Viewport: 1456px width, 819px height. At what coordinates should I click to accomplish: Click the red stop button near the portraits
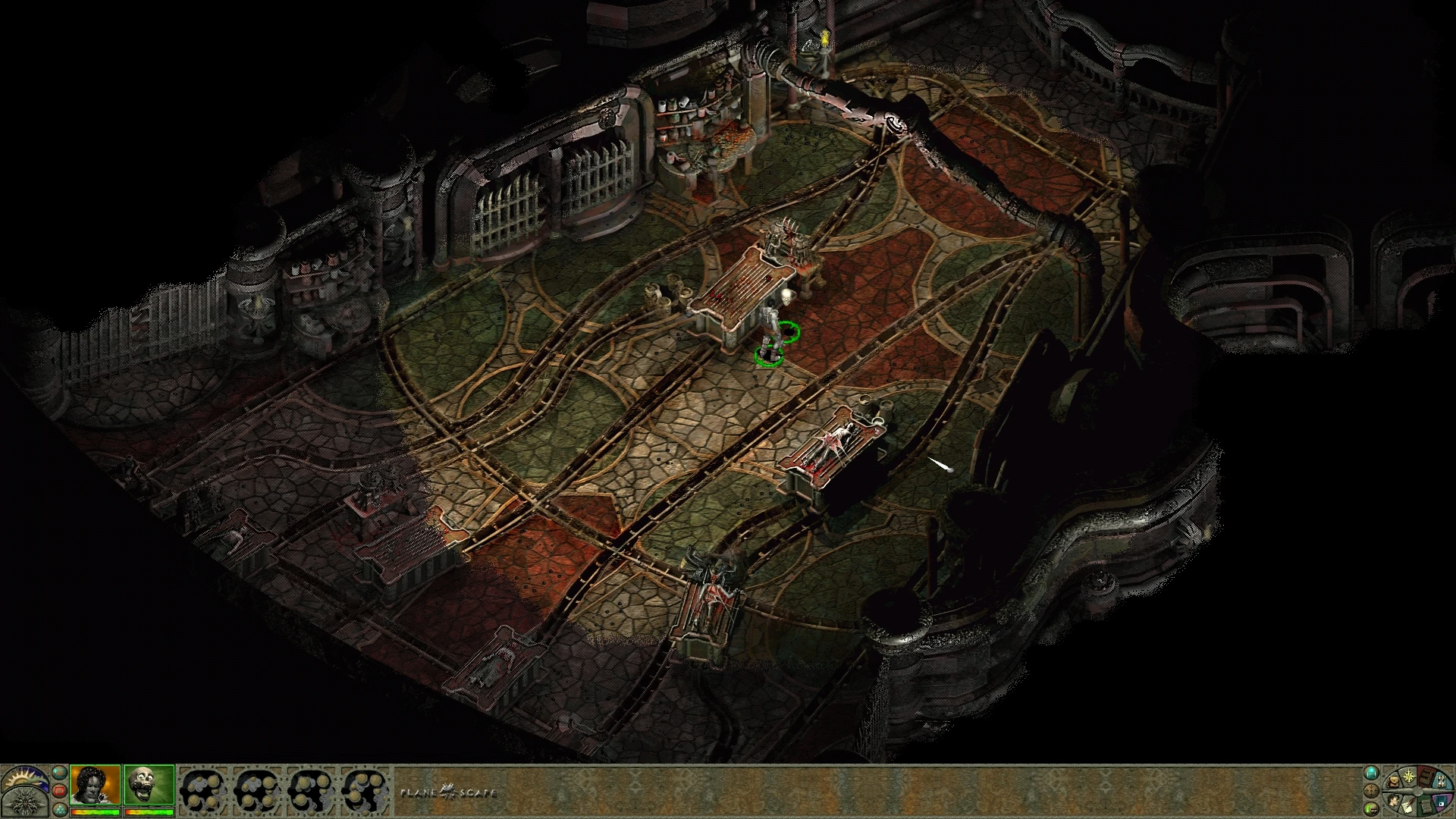[x=60, y=790]
